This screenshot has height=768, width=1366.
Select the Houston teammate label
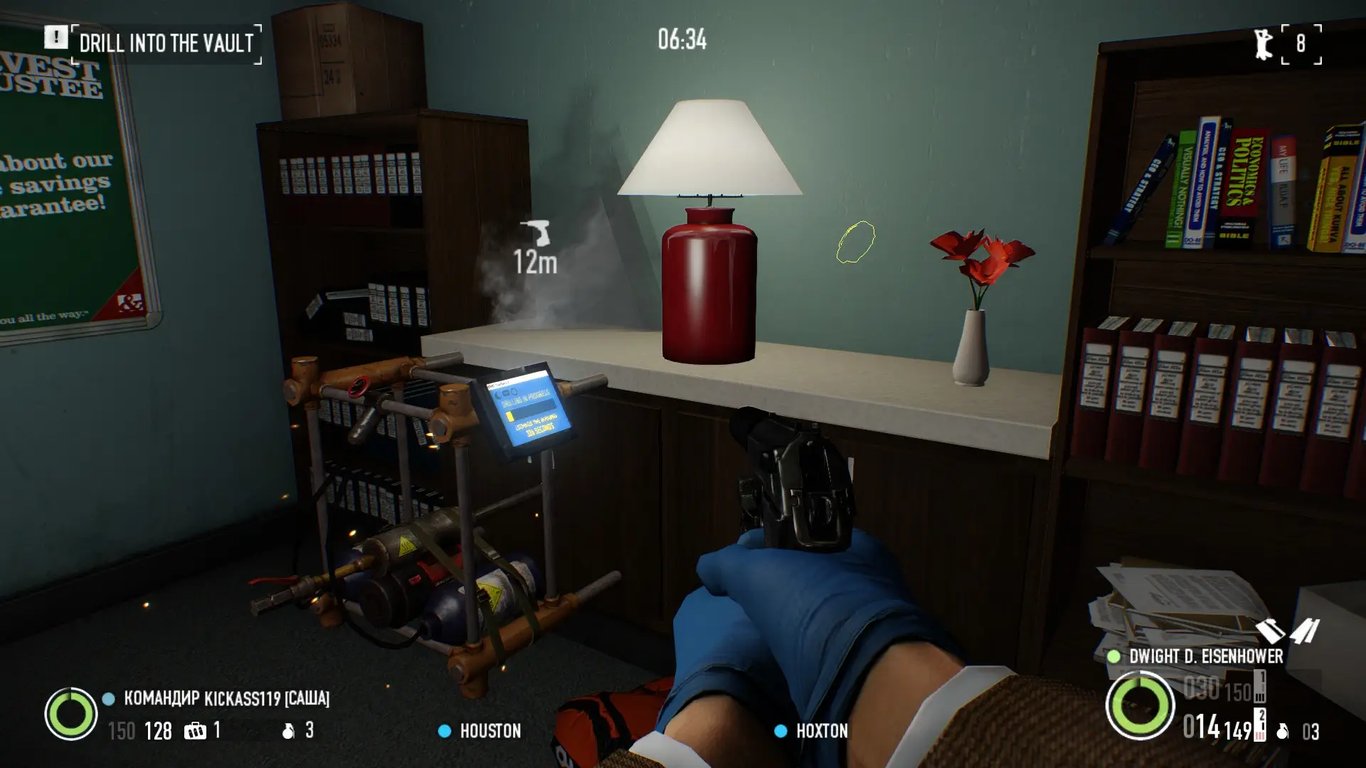pos(490,731)
